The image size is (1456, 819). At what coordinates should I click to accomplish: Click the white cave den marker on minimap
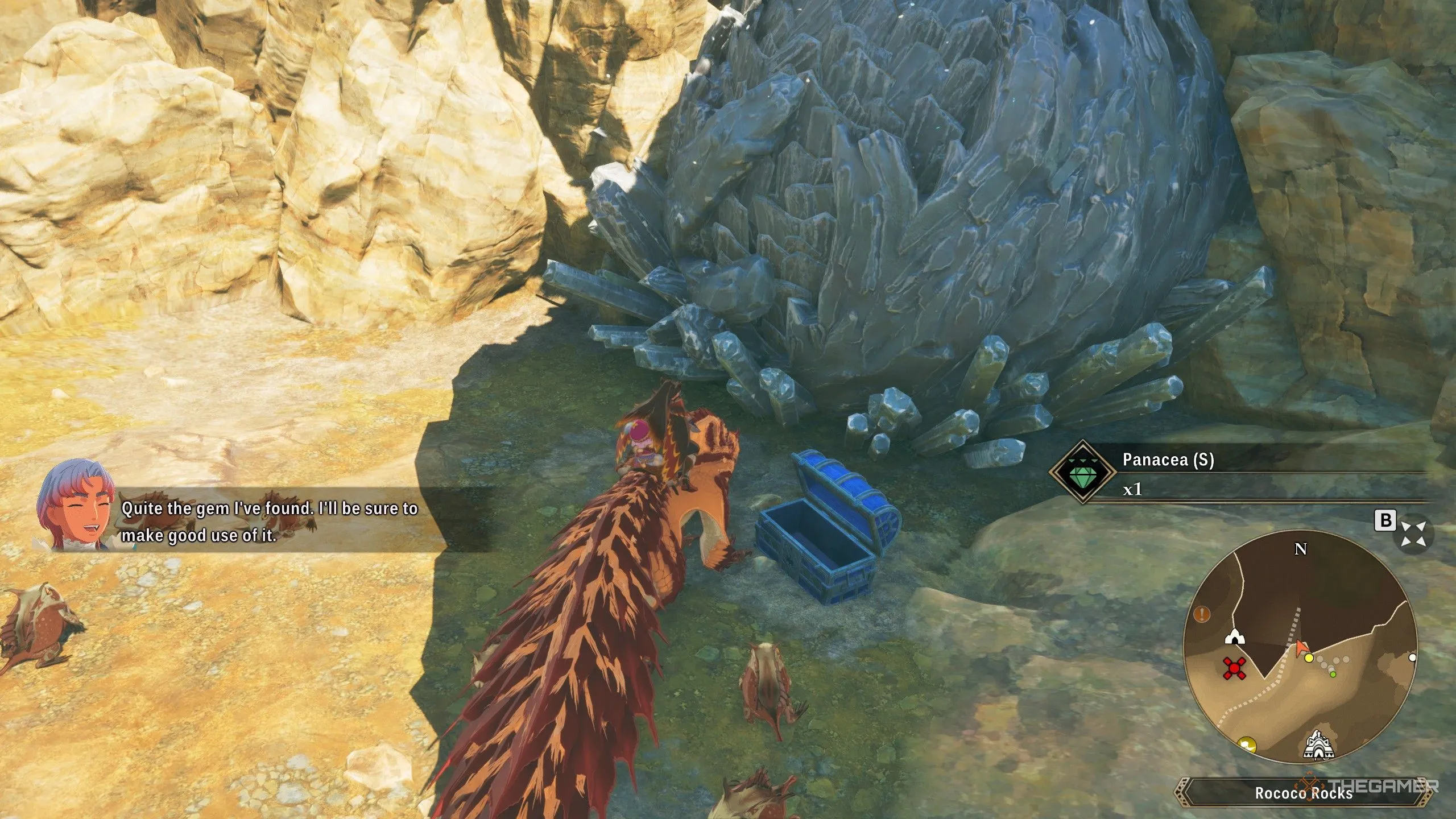1234,636
